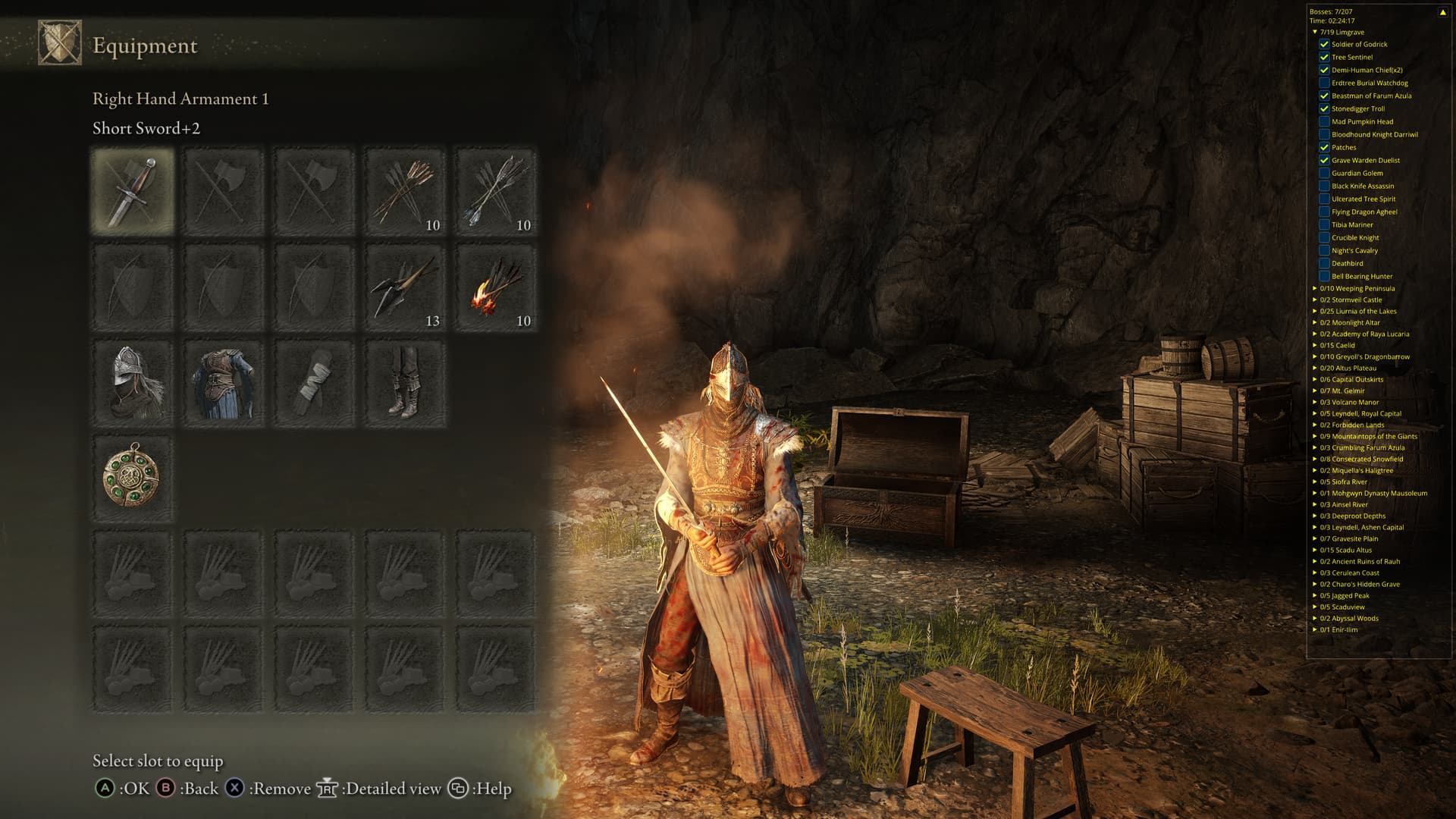Expand the Stormveil Castle boss section

coord(1315,300)
